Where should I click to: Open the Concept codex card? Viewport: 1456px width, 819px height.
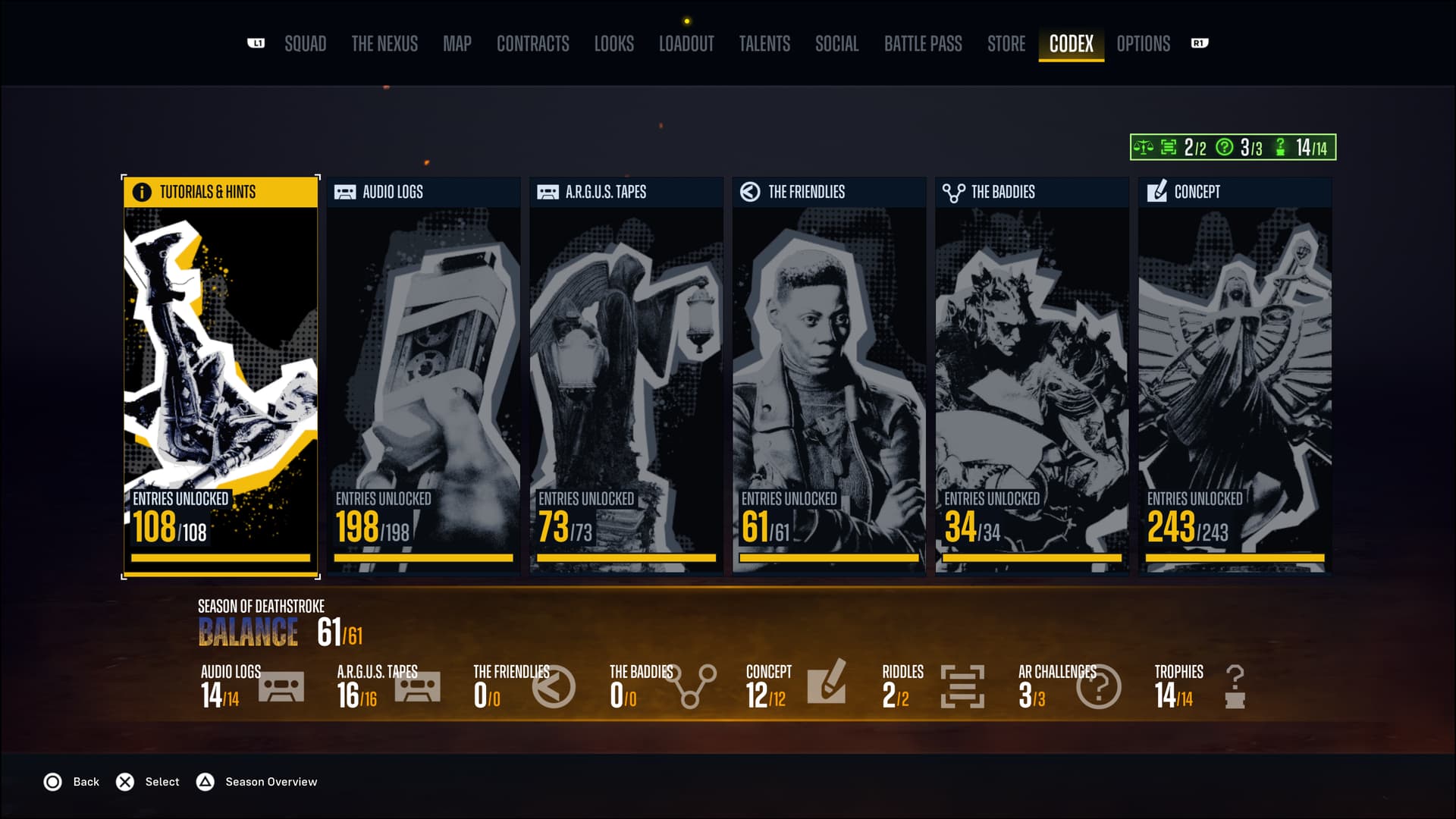(x=1235, y=377)
